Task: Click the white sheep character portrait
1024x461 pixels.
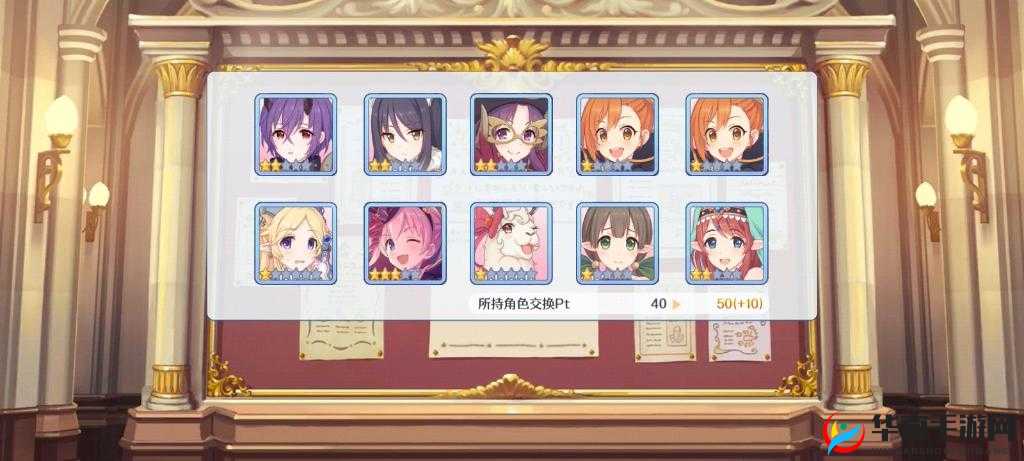Action: coord(511,243)
